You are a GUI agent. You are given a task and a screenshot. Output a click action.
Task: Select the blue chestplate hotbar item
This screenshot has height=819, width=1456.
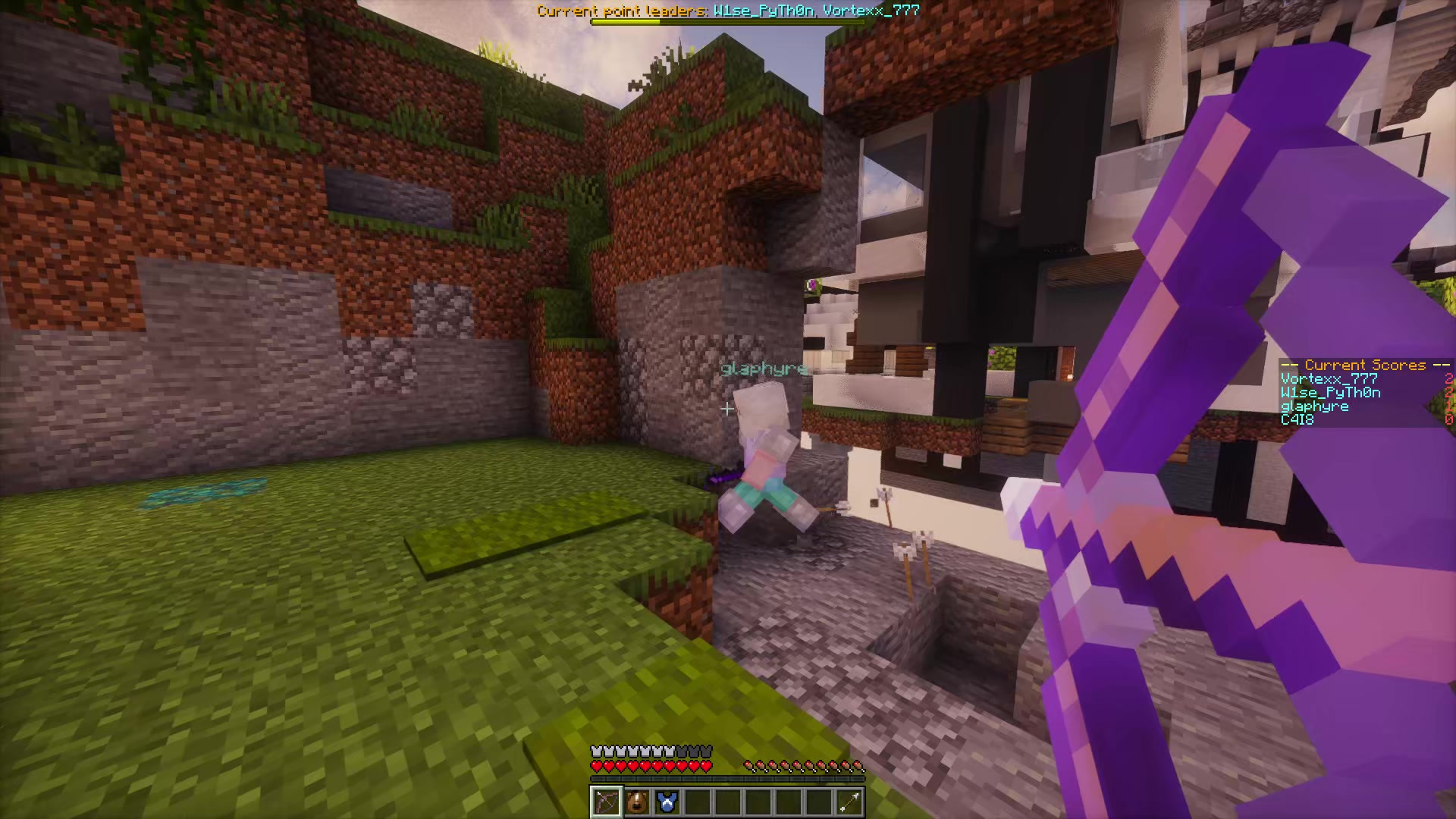click(667, 802)
